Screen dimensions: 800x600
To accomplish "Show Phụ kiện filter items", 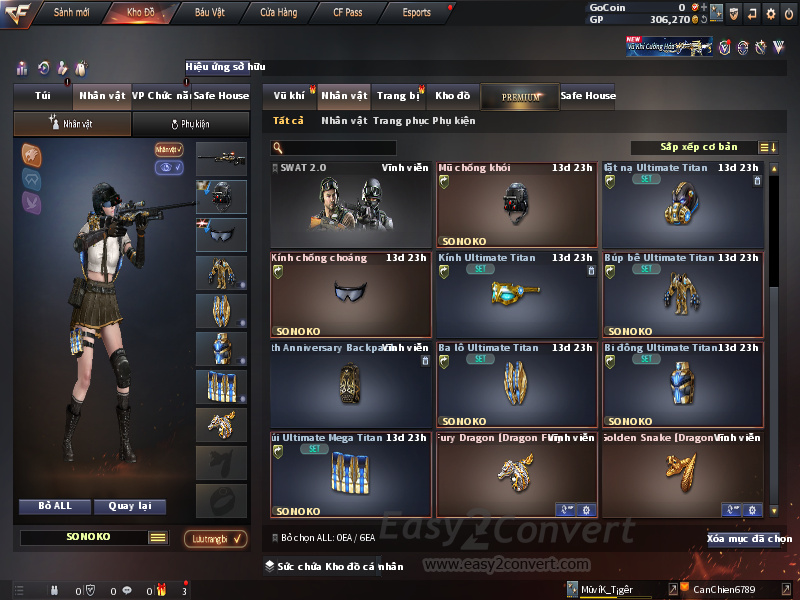I will (x=454, y=121).
